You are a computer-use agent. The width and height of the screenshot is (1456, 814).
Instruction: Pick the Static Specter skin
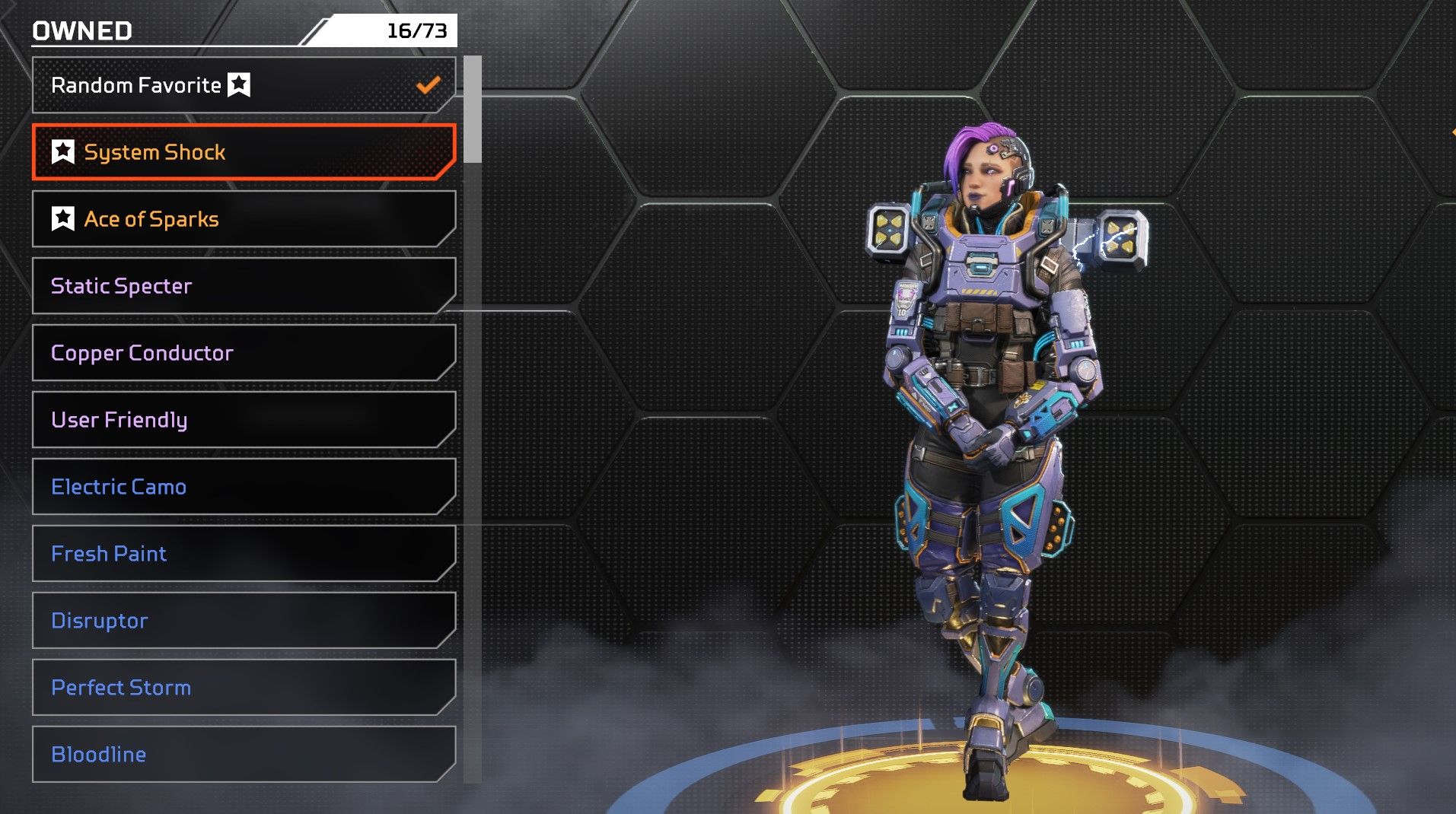click(244, 286)
